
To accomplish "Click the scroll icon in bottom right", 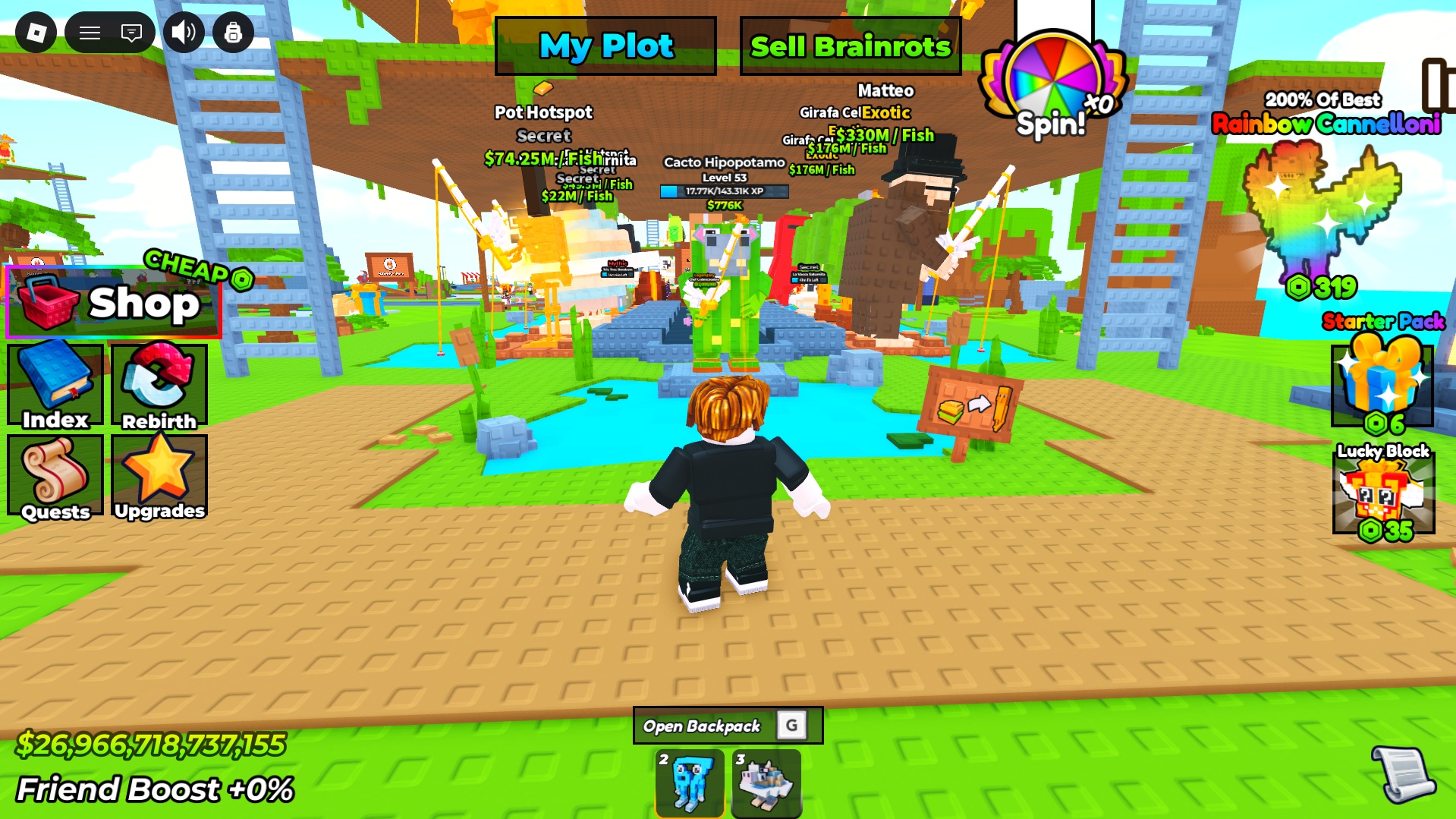I will click(1403, 776).
